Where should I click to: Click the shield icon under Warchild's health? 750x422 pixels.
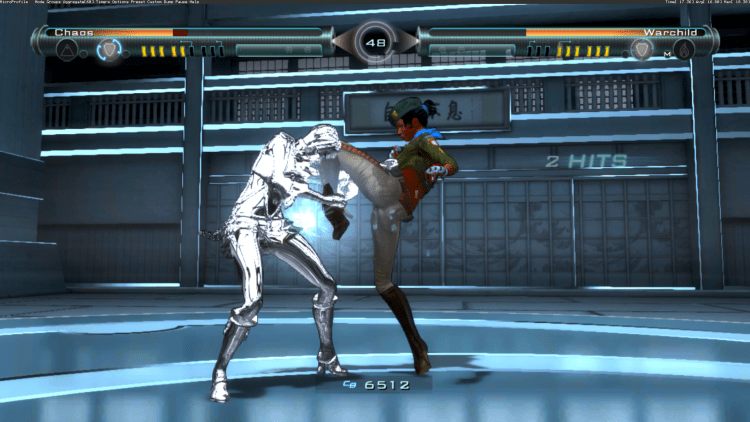[642, 49]
